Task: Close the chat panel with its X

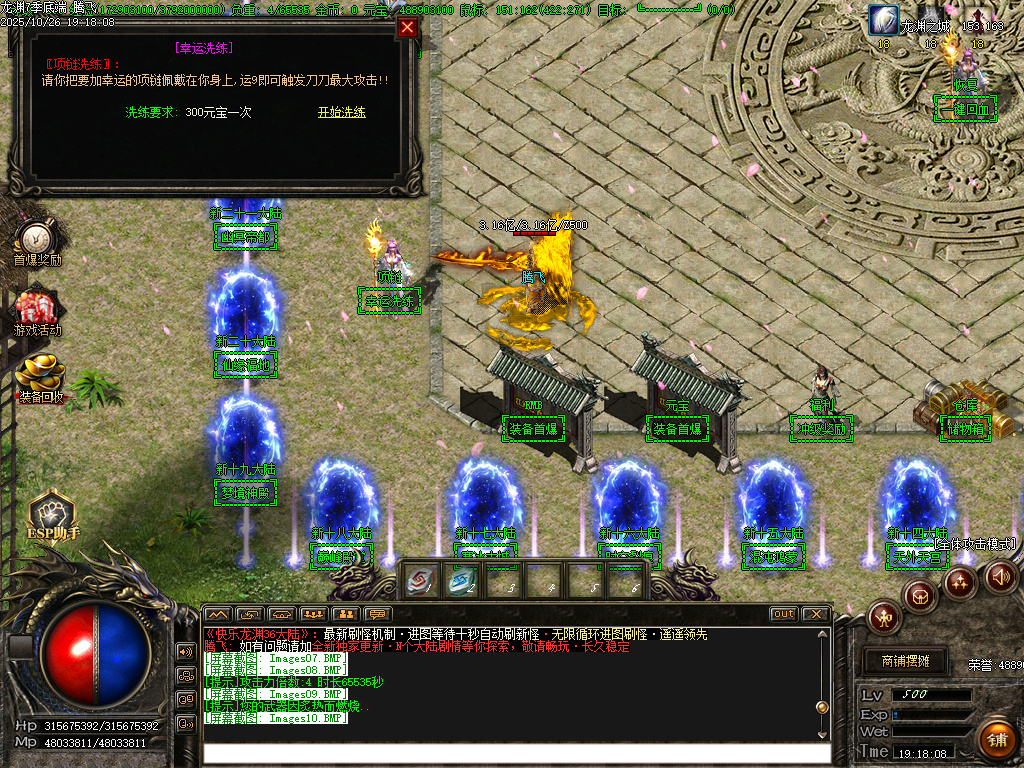Action: [816, 614]
